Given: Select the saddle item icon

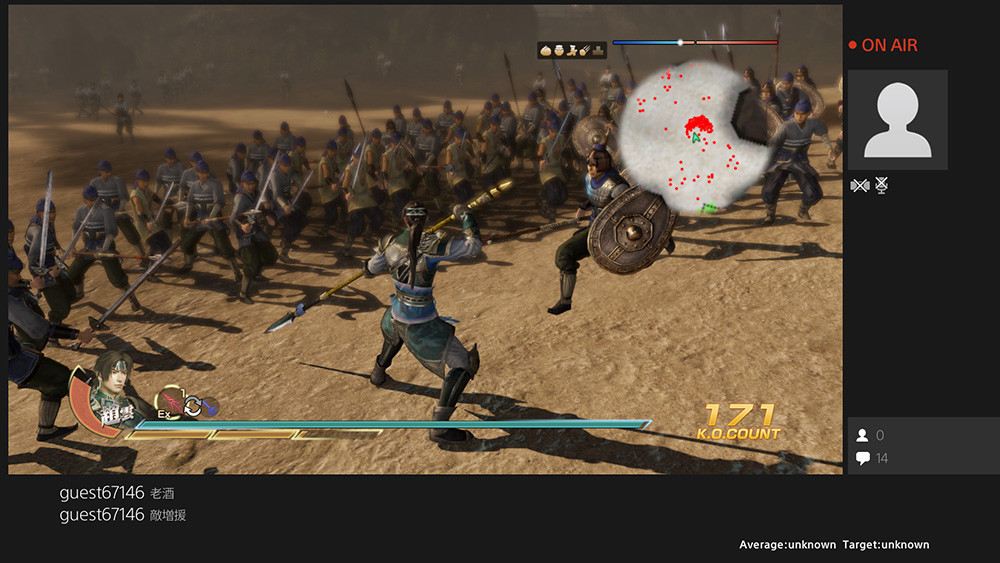Looking at the screenshot, I should pyautogui.click(x=598, y=49).
